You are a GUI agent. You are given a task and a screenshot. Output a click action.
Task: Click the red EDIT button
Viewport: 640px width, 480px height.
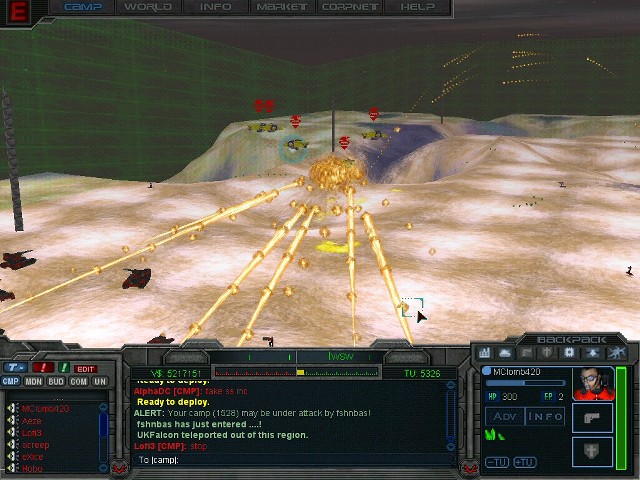tap(86, 368)
